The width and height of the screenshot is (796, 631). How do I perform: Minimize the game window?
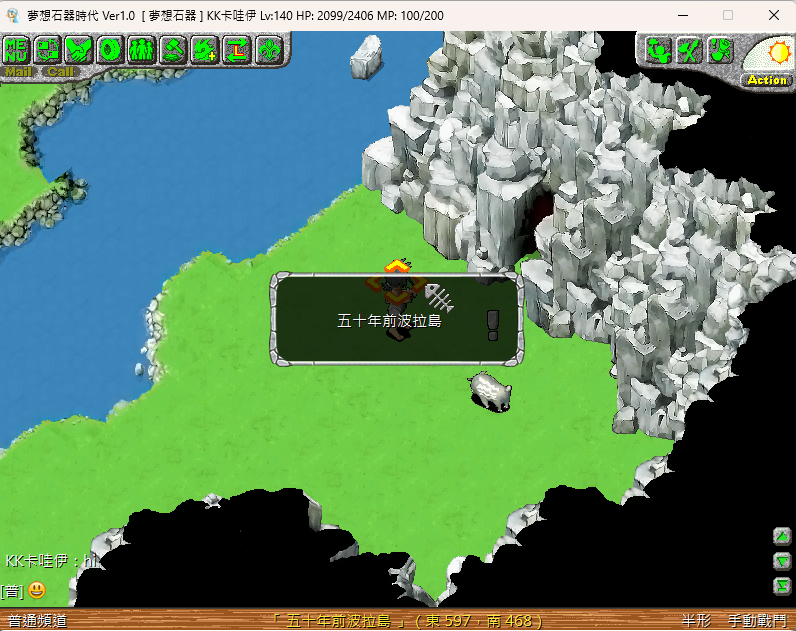pos(683,15)
